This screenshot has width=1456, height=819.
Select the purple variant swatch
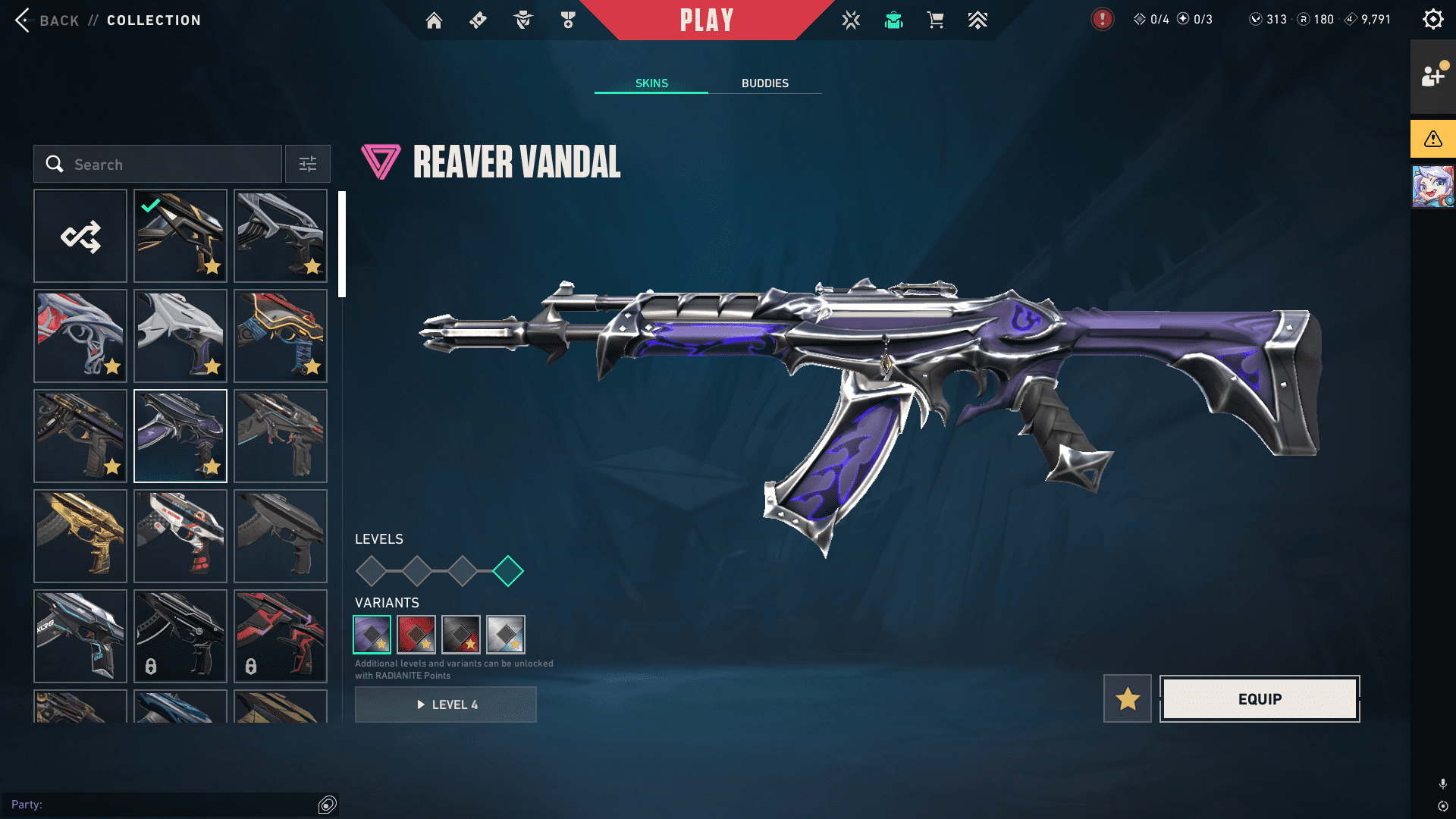point(372,634)
